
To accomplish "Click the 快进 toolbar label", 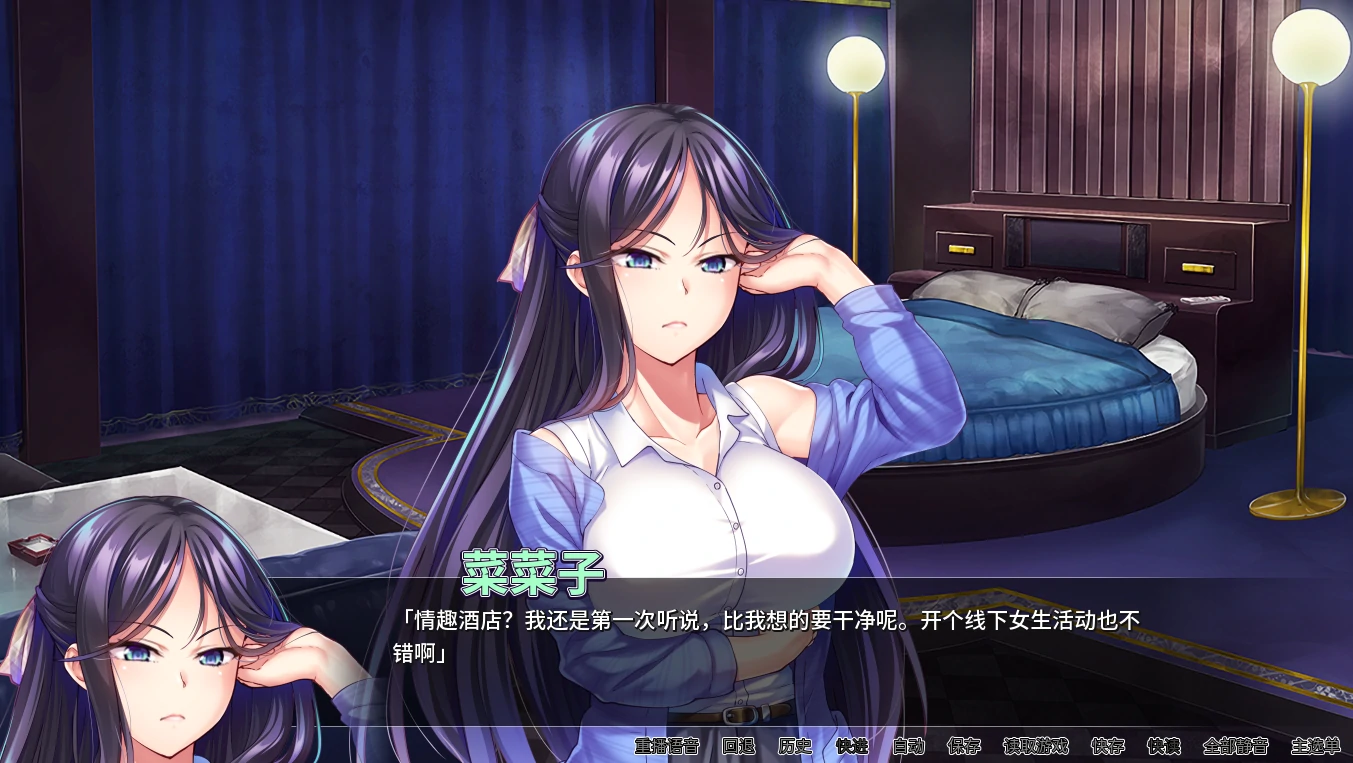I will point(853,746).
